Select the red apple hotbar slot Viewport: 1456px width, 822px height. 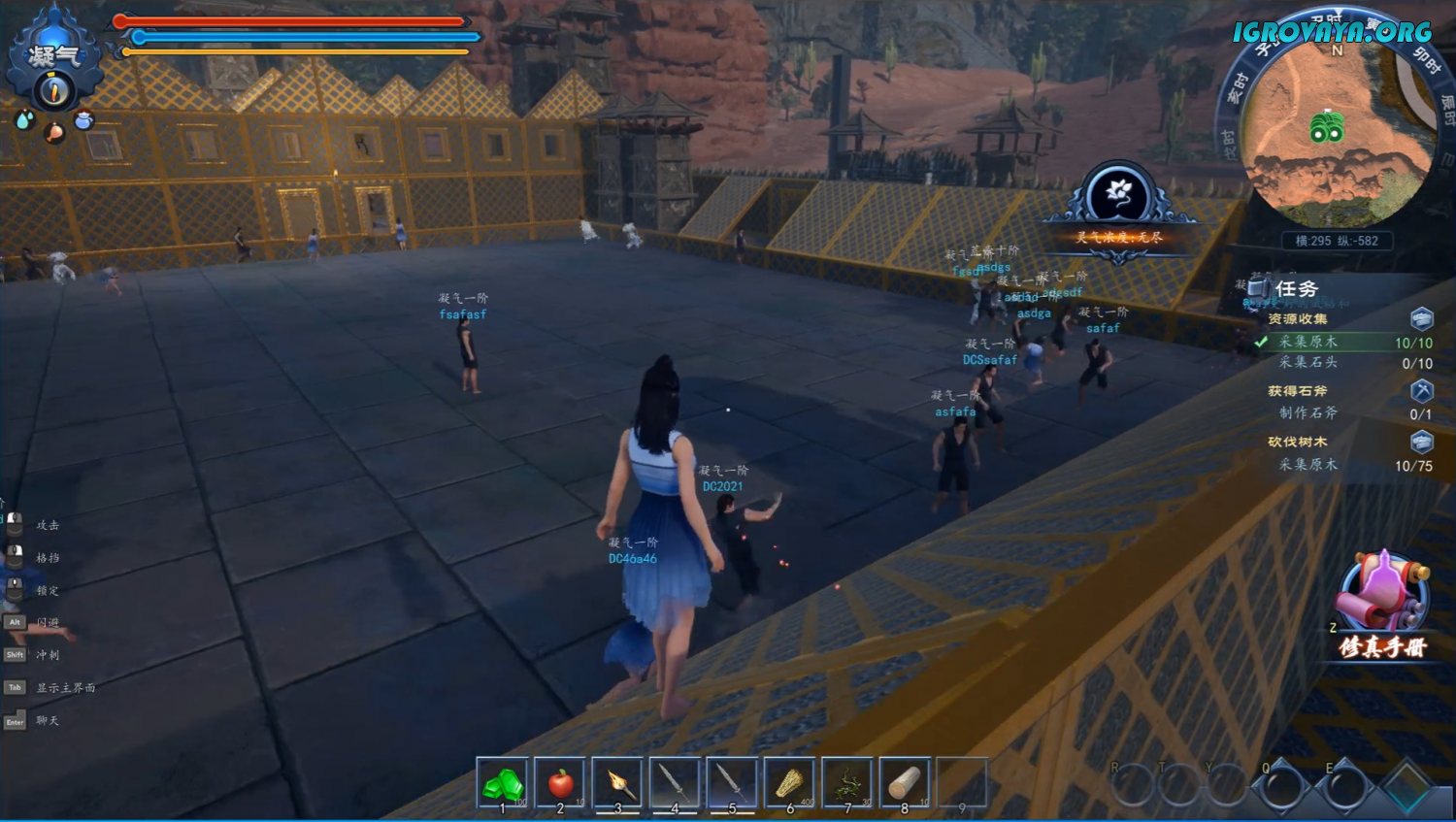coord(560,783)
